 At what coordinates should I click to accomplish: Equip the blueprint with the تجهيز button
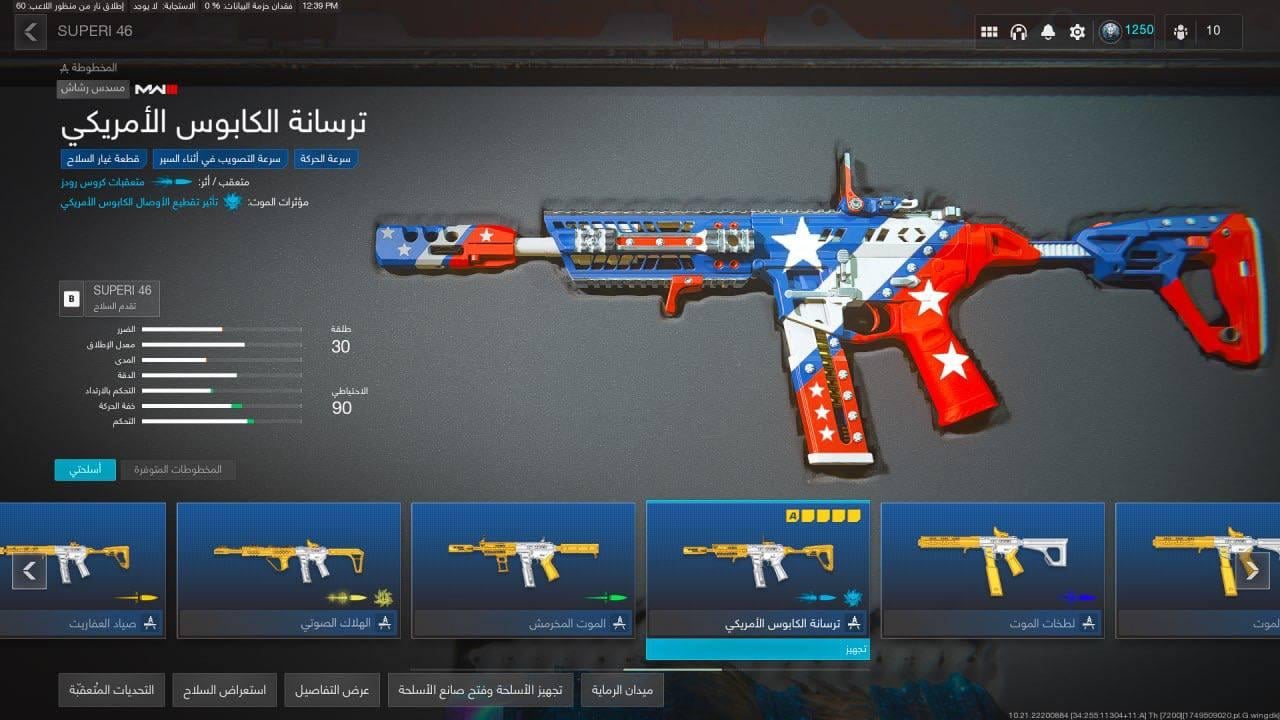(757, 650)
